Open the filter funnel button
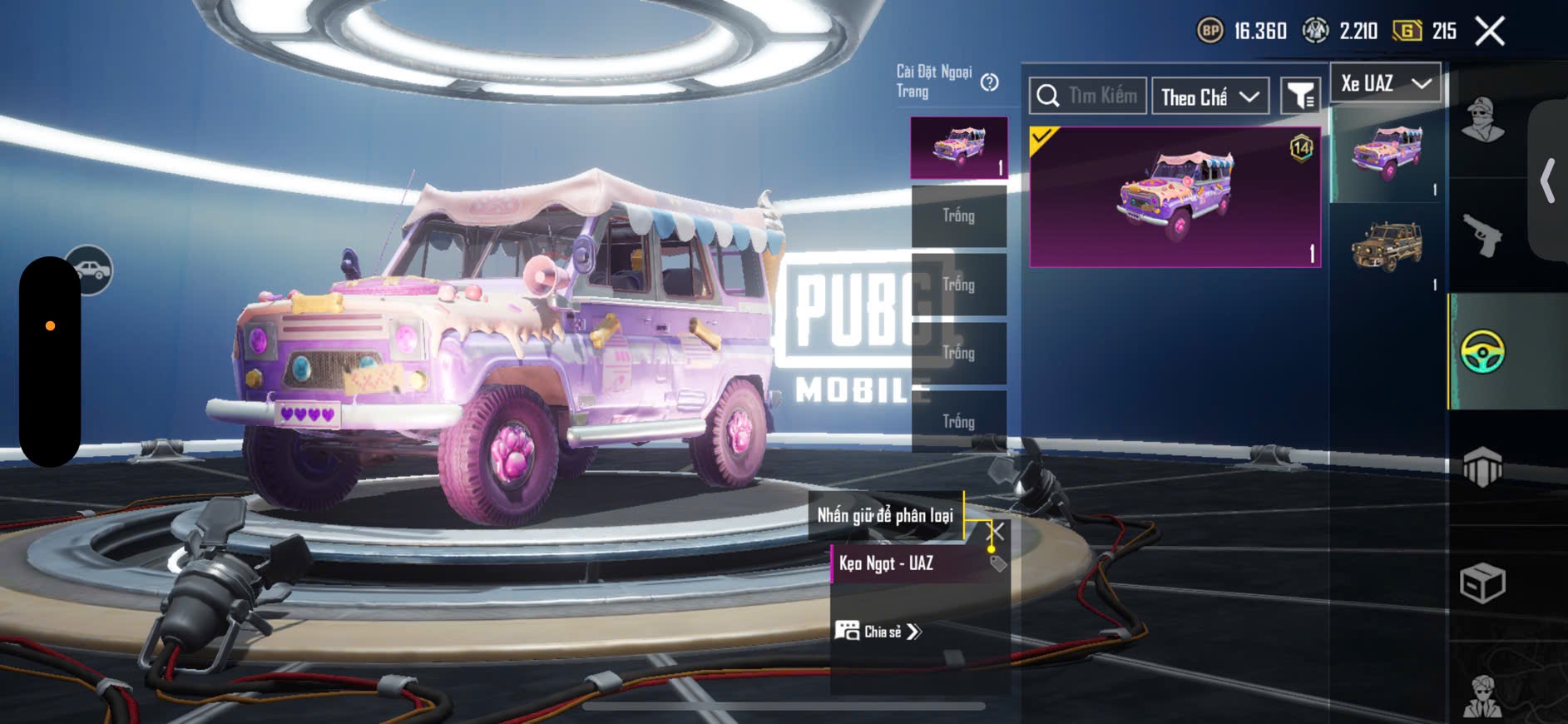1568x724 pixels. [1299, 97]
